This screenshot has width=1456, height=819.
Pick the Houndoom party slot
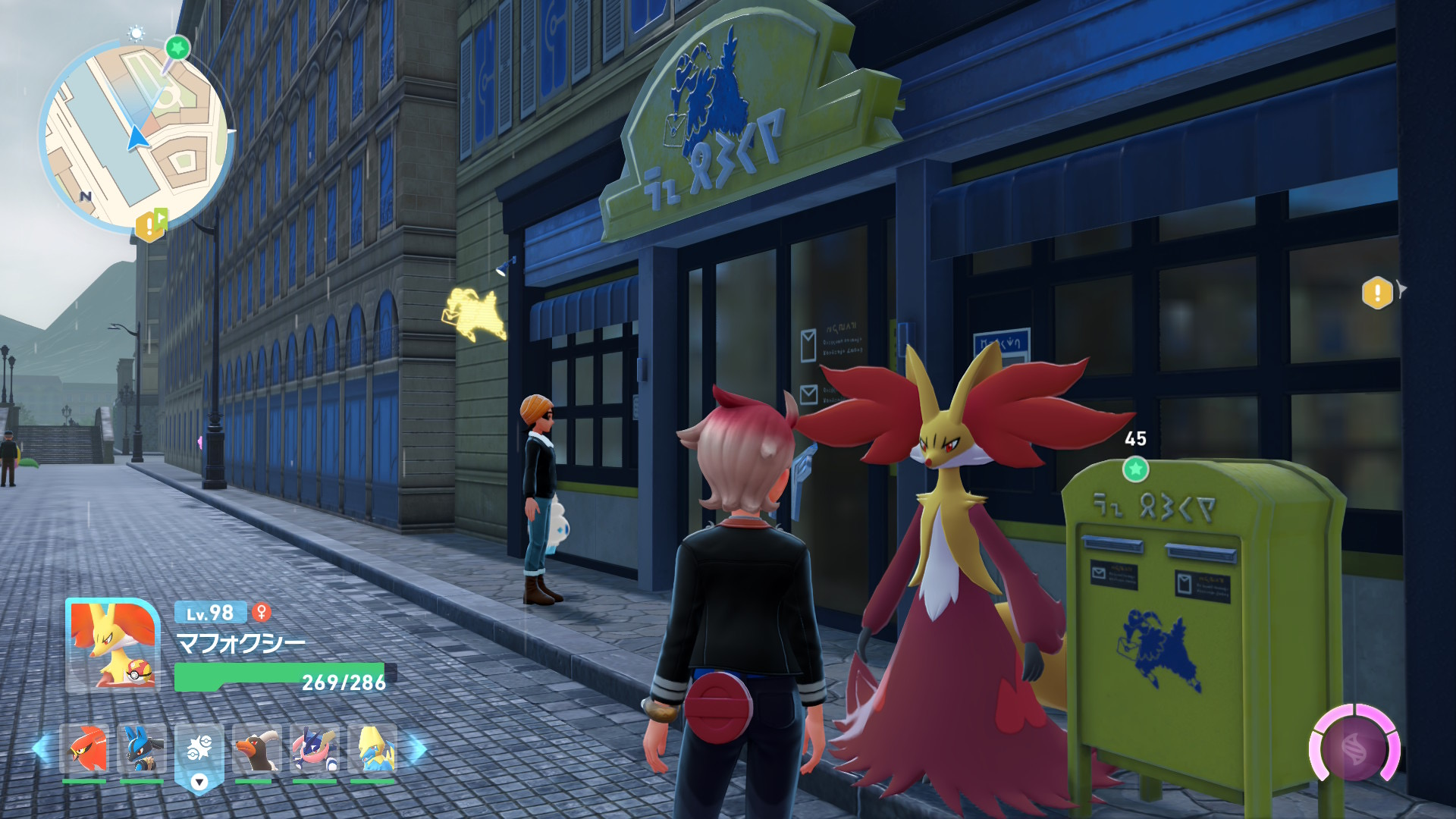coord(256,748)
